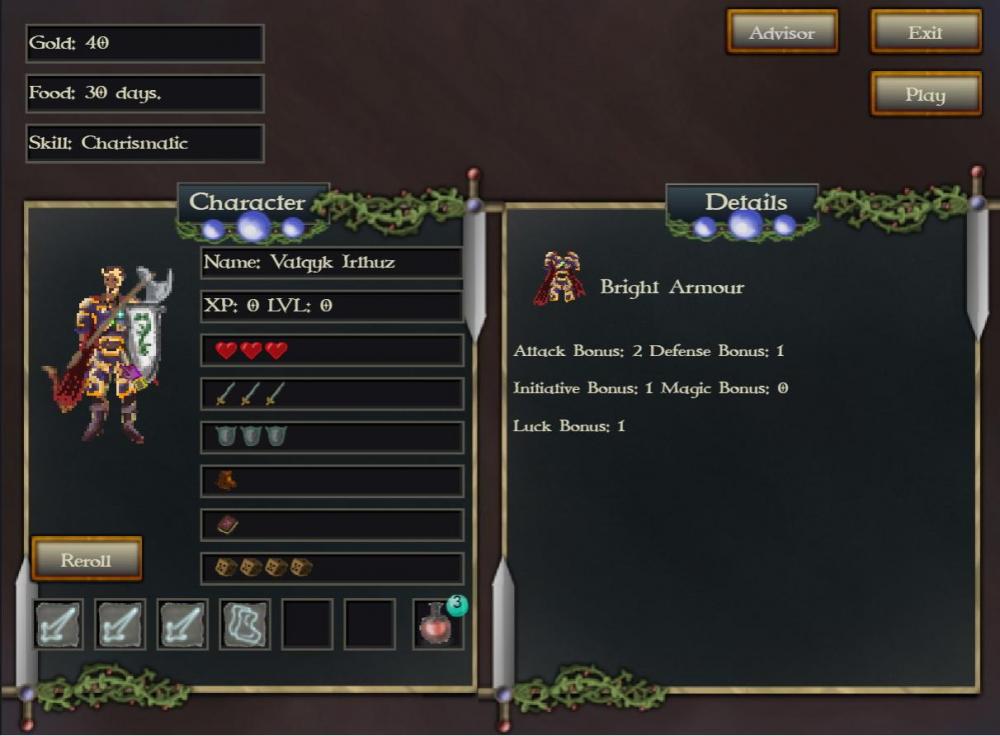
Task: Select the boot initiative stat row
Action: click(x=331, y=481)
